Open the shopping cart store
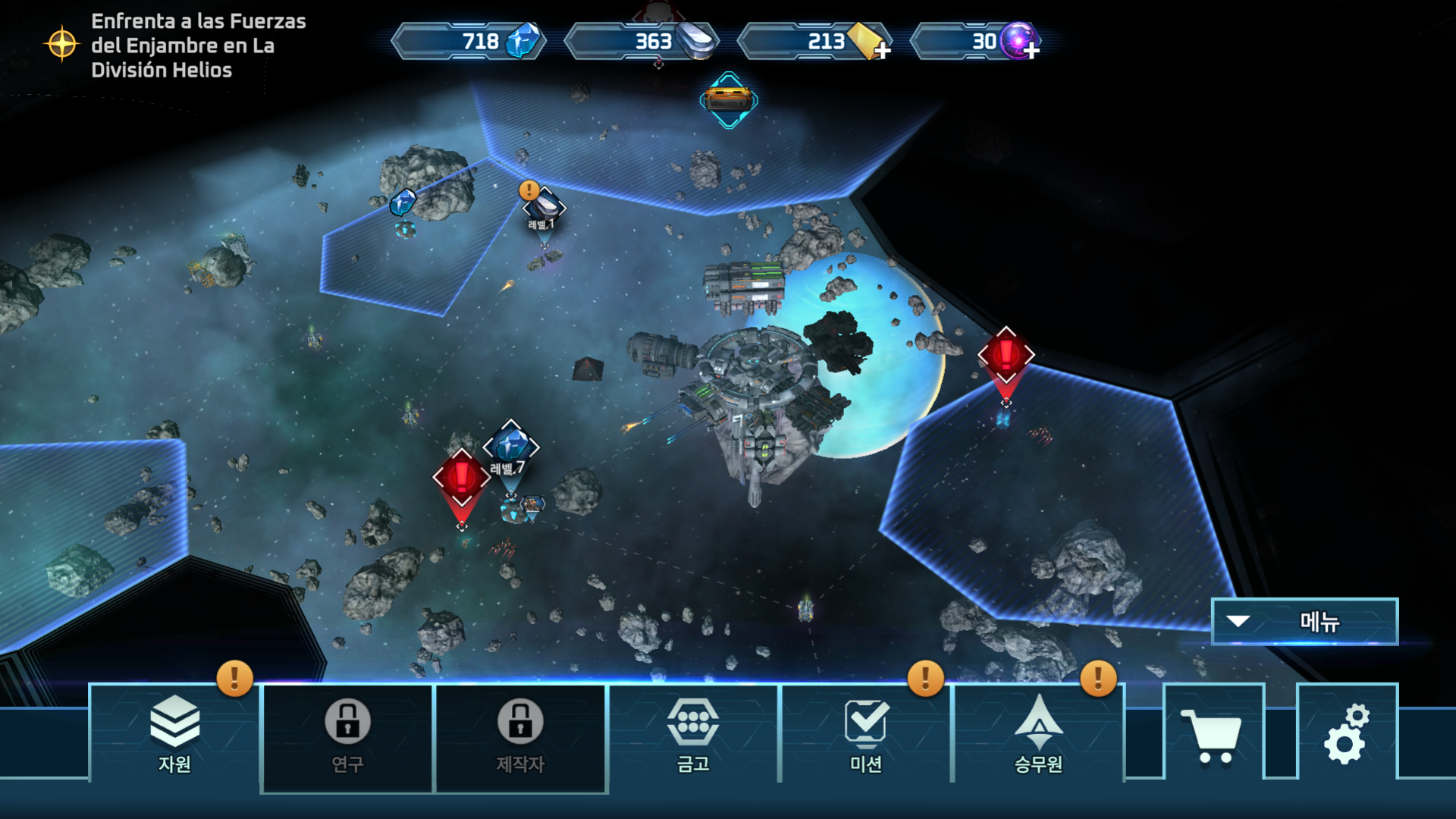This screenshot has height=819, width=1456. [x=1214, y=733]
